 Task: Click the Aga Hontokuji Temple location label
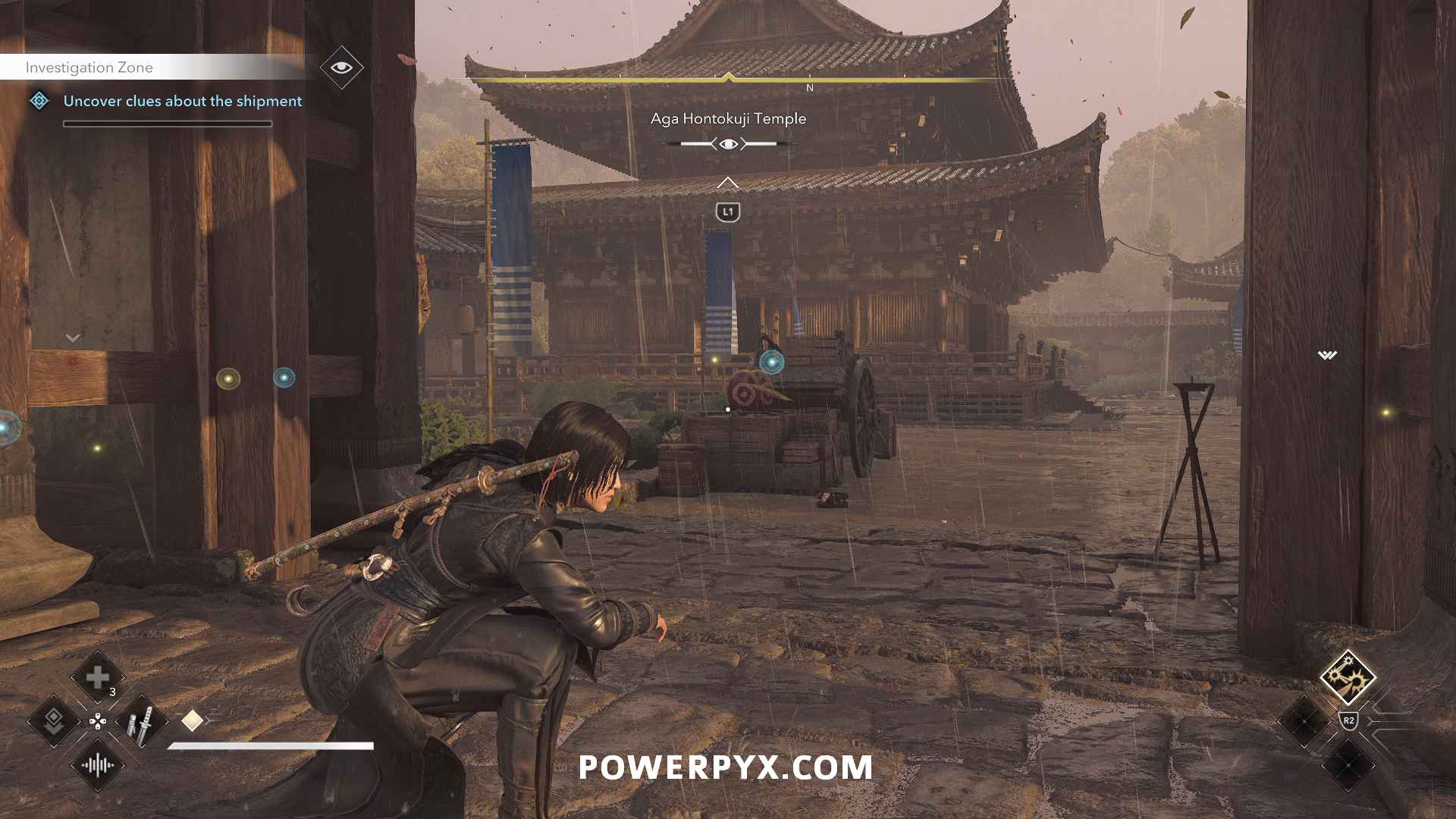[728, 118]
